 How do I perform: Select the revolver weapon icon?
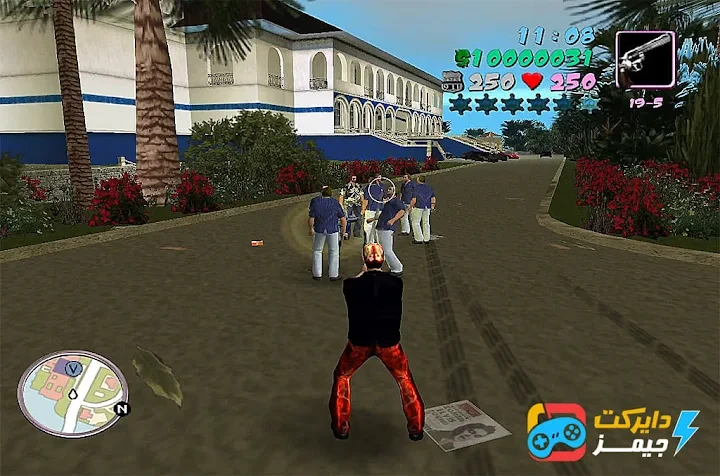click(x=645, y=59)
